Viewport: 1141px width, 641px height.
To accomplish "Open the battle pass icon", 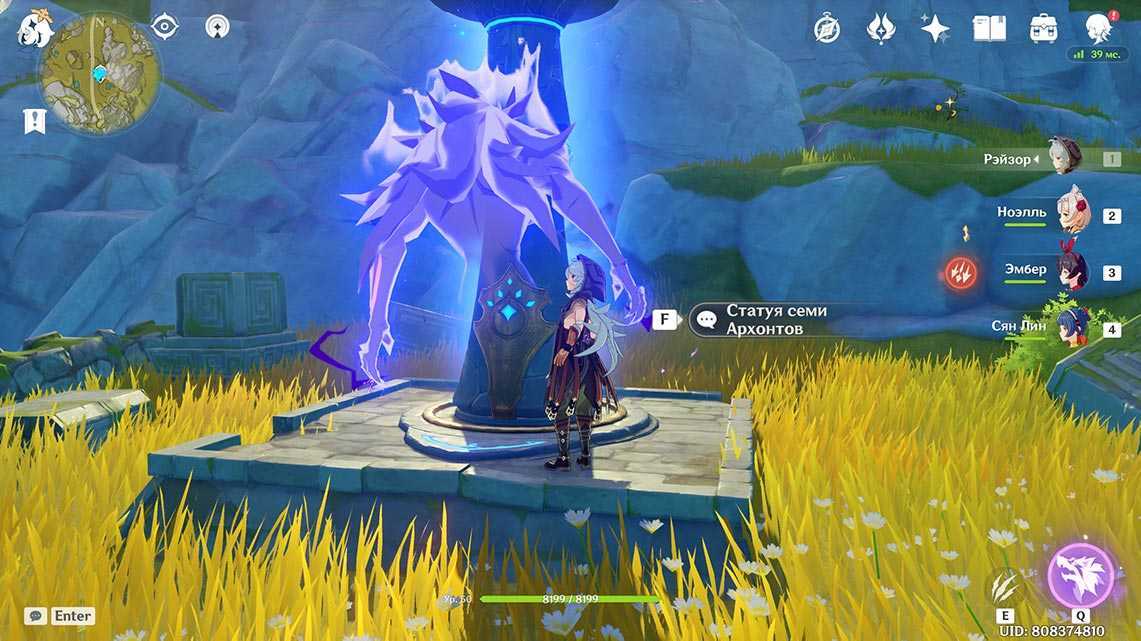I will pyautogui.click(x=881, y=28).
